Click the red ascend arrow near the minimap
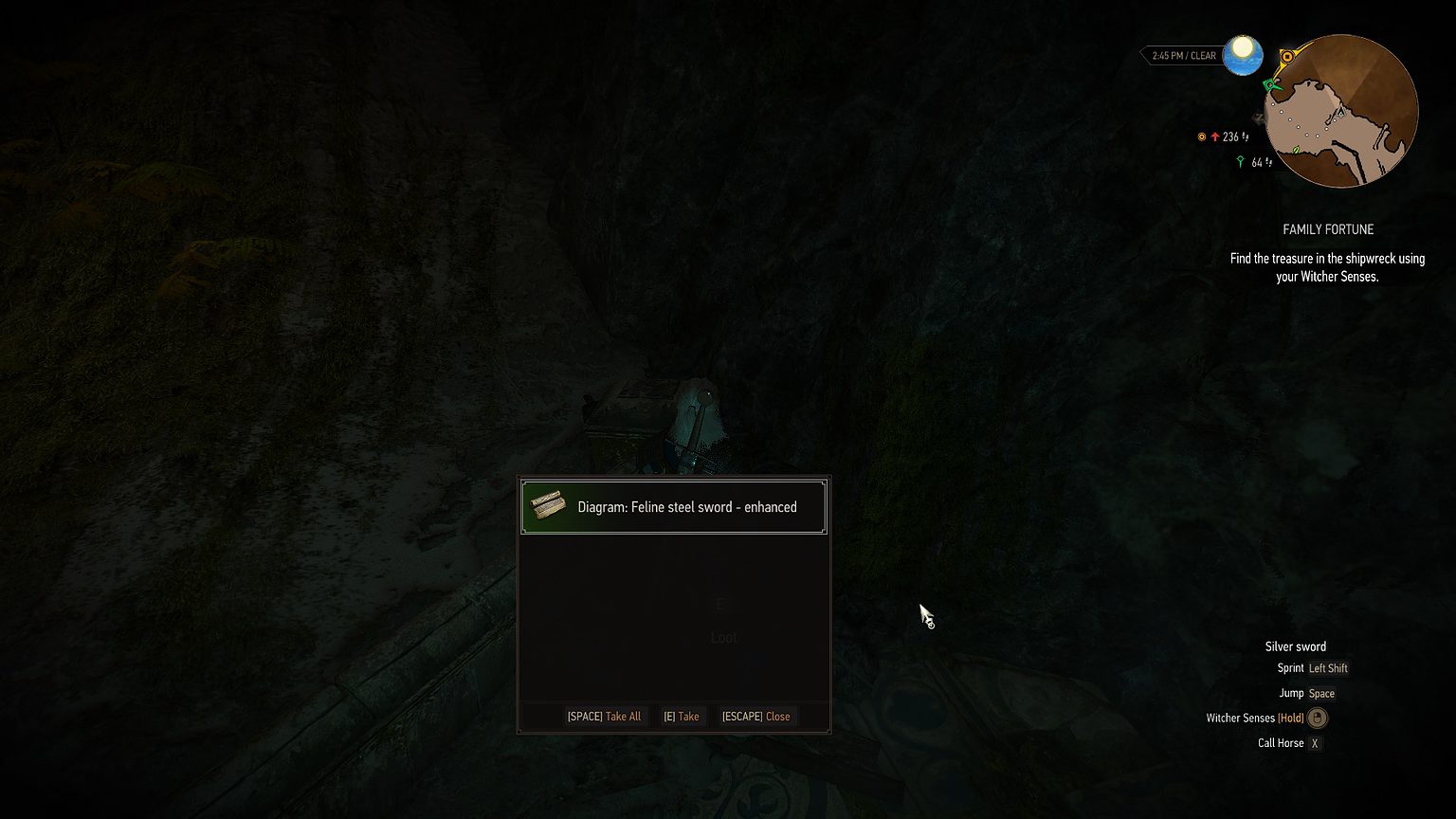The width and height of the screenshot is (1456, 819). [1215, 136]
